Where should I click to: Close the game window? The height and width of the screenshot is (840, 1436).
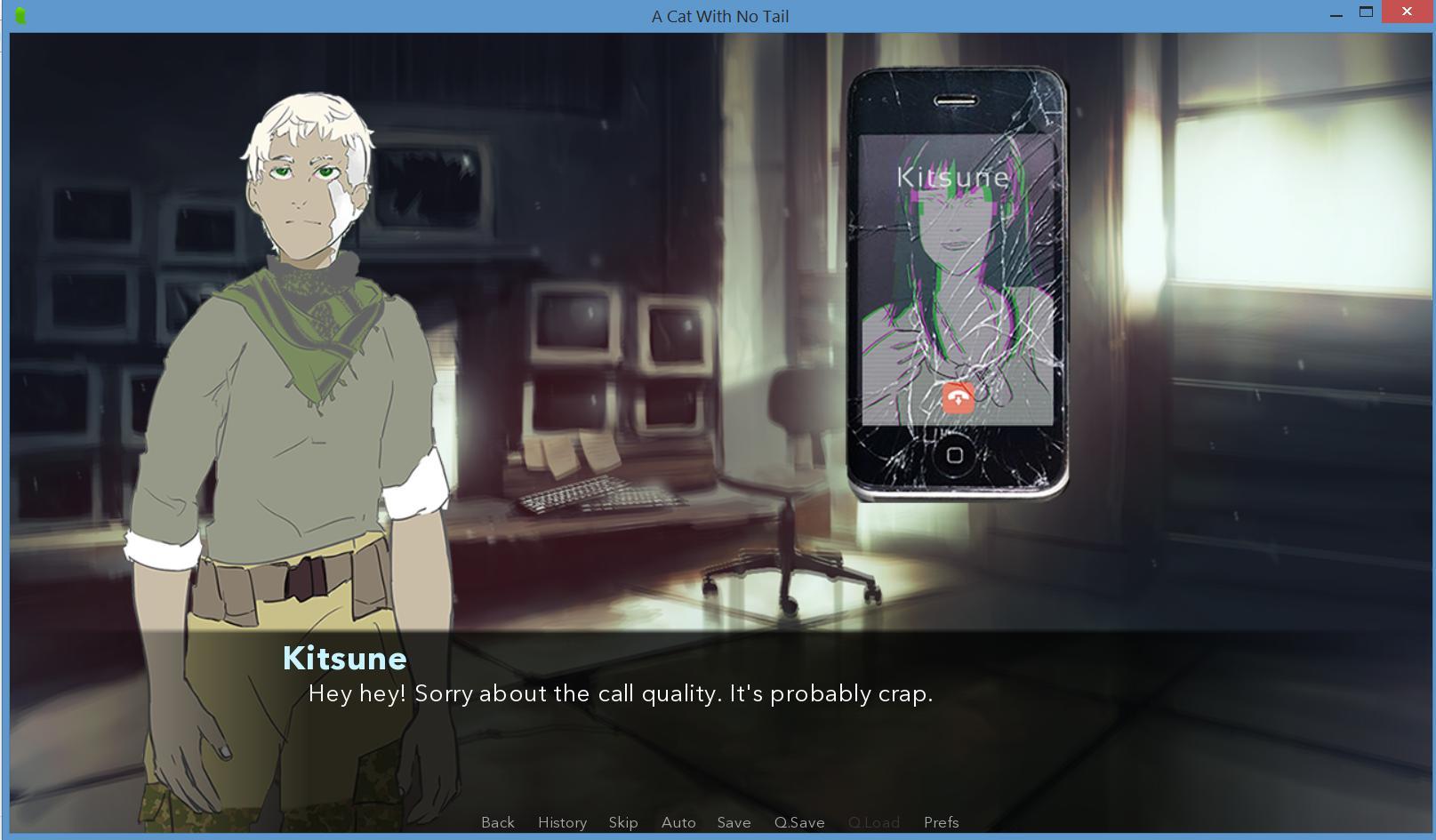[1407, 12]
